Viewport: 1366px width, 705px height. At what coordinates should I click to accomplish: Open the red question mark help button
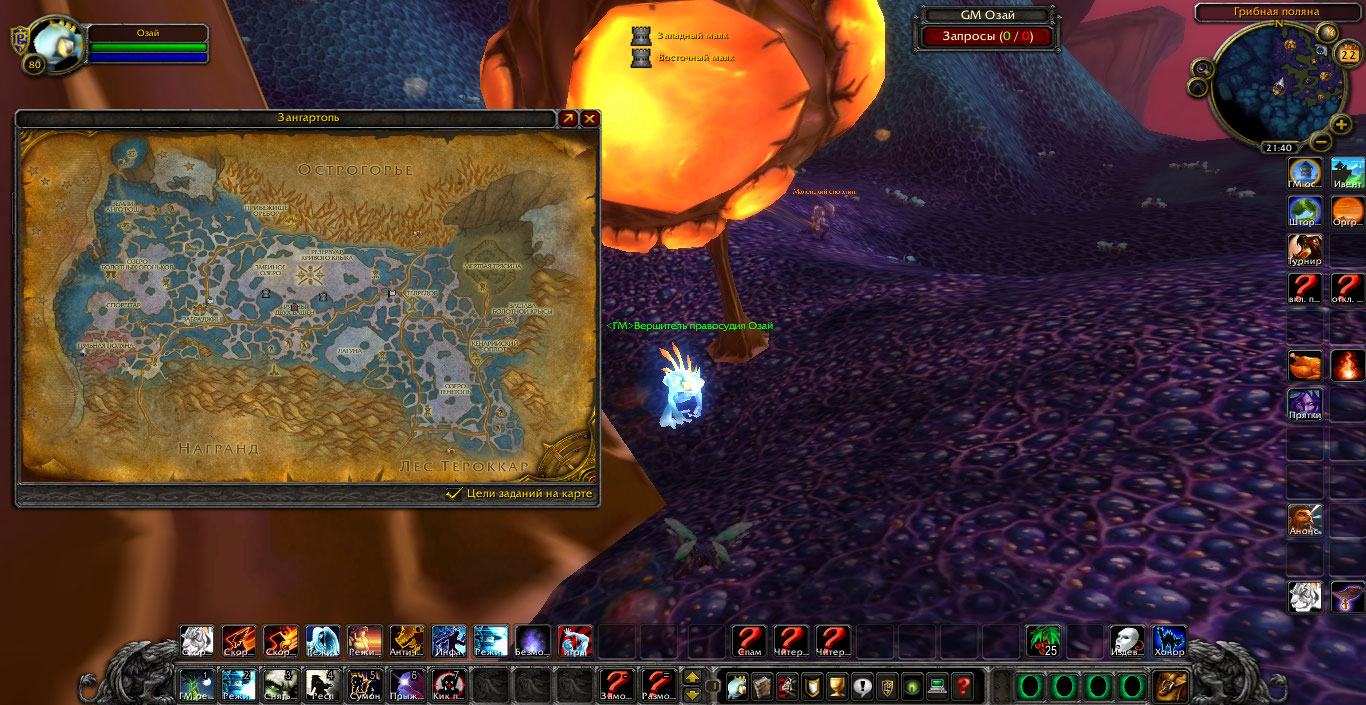click(962, 687)
